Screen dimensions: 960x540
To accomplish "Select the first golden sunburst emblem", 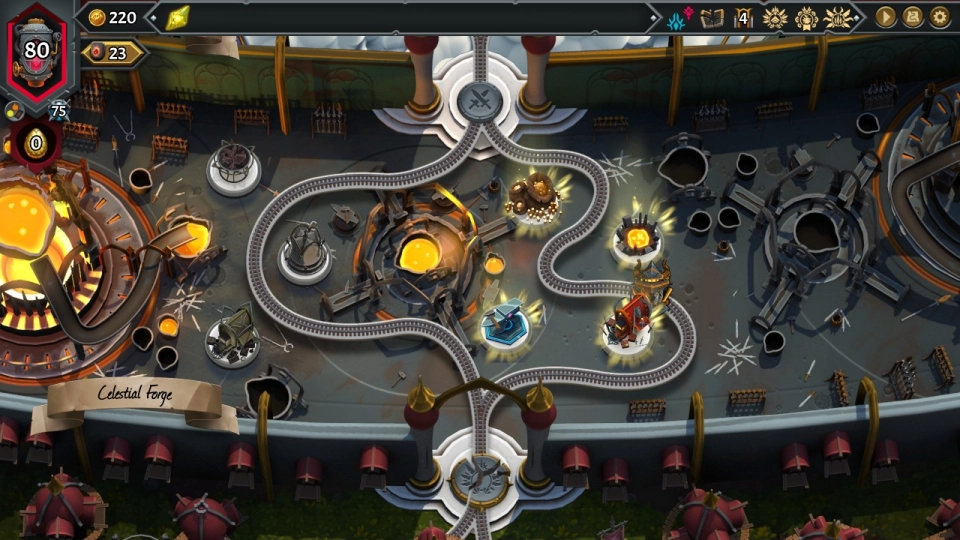I will tap(775, 18).
